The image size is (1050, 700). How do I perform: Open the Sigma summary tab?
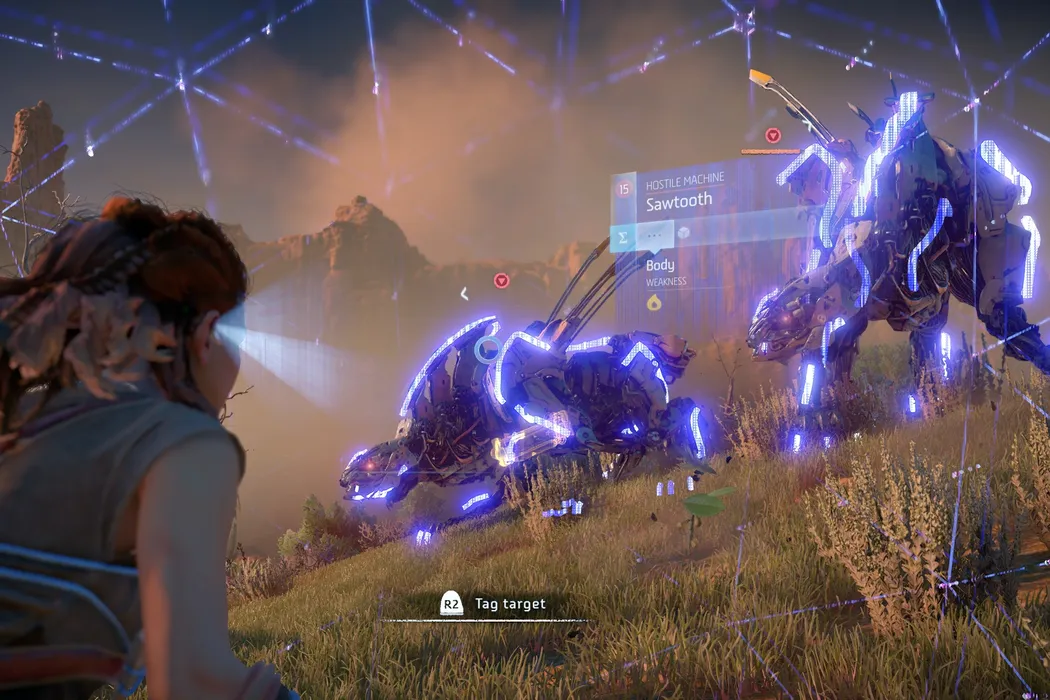[622, 237]
